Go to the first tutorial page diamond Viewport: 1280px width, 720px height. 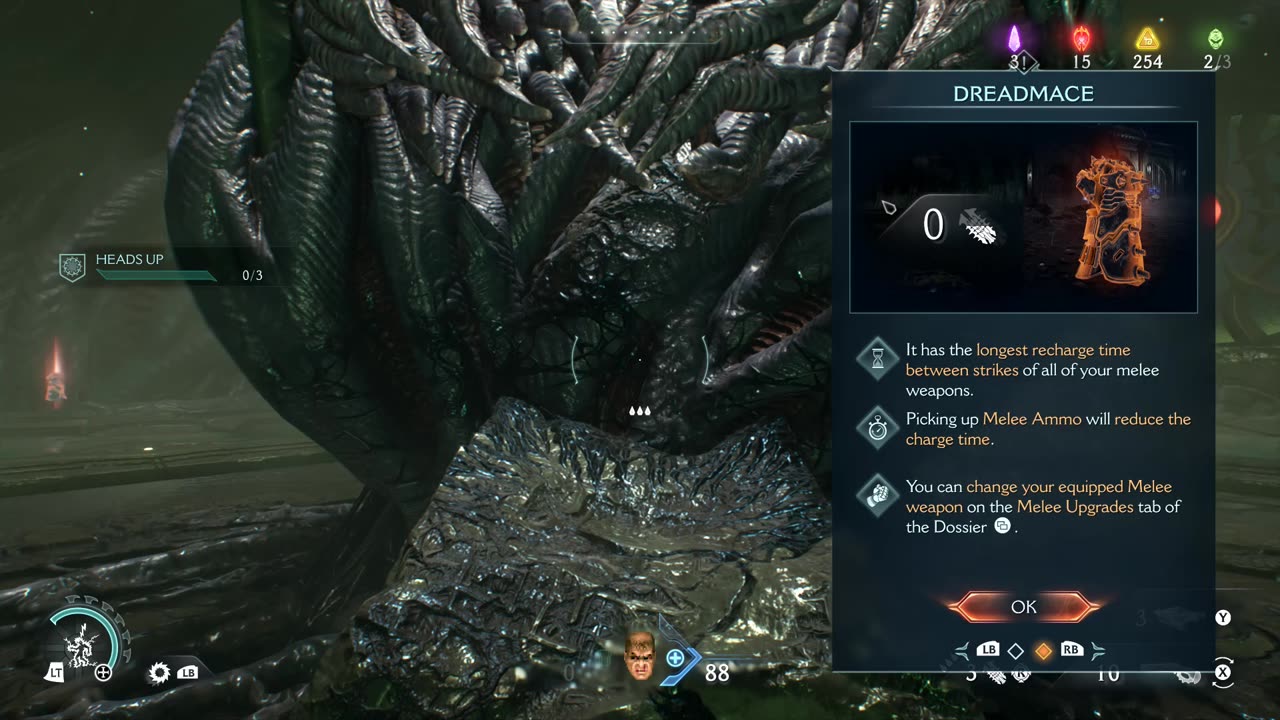tap(1015, 651)
